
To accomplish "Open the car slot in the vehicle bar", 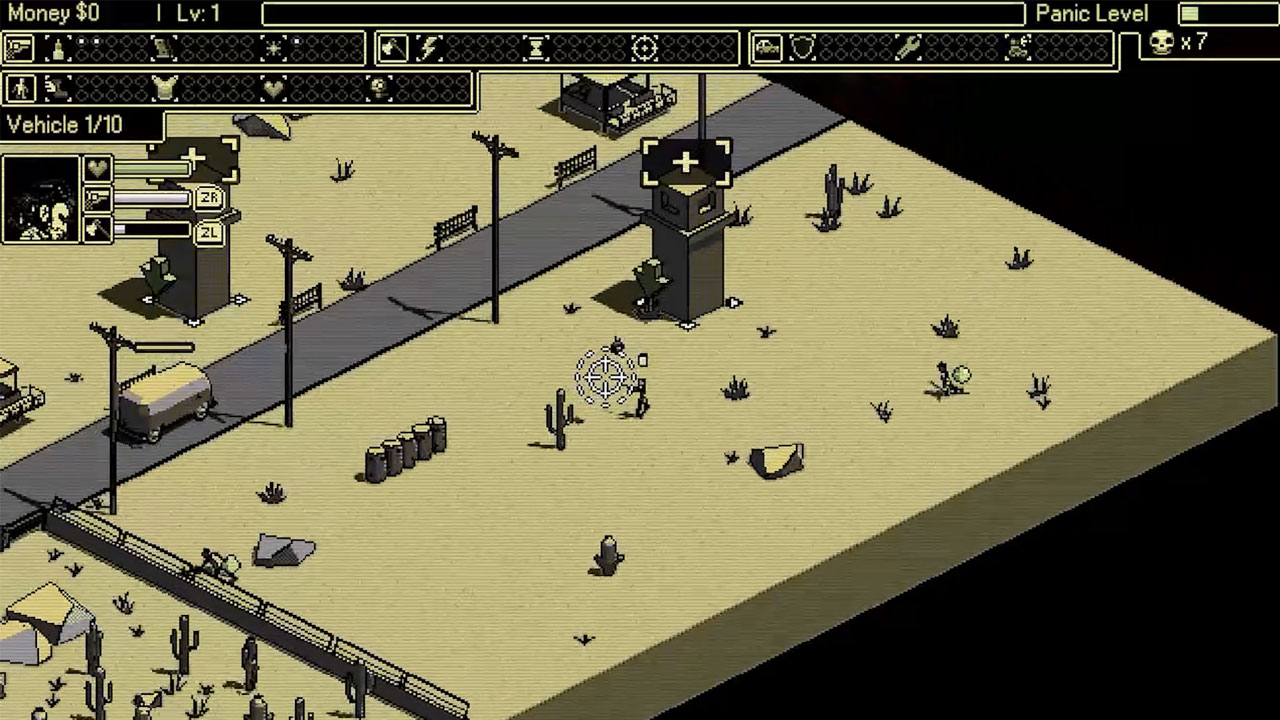I will [770, 47].
